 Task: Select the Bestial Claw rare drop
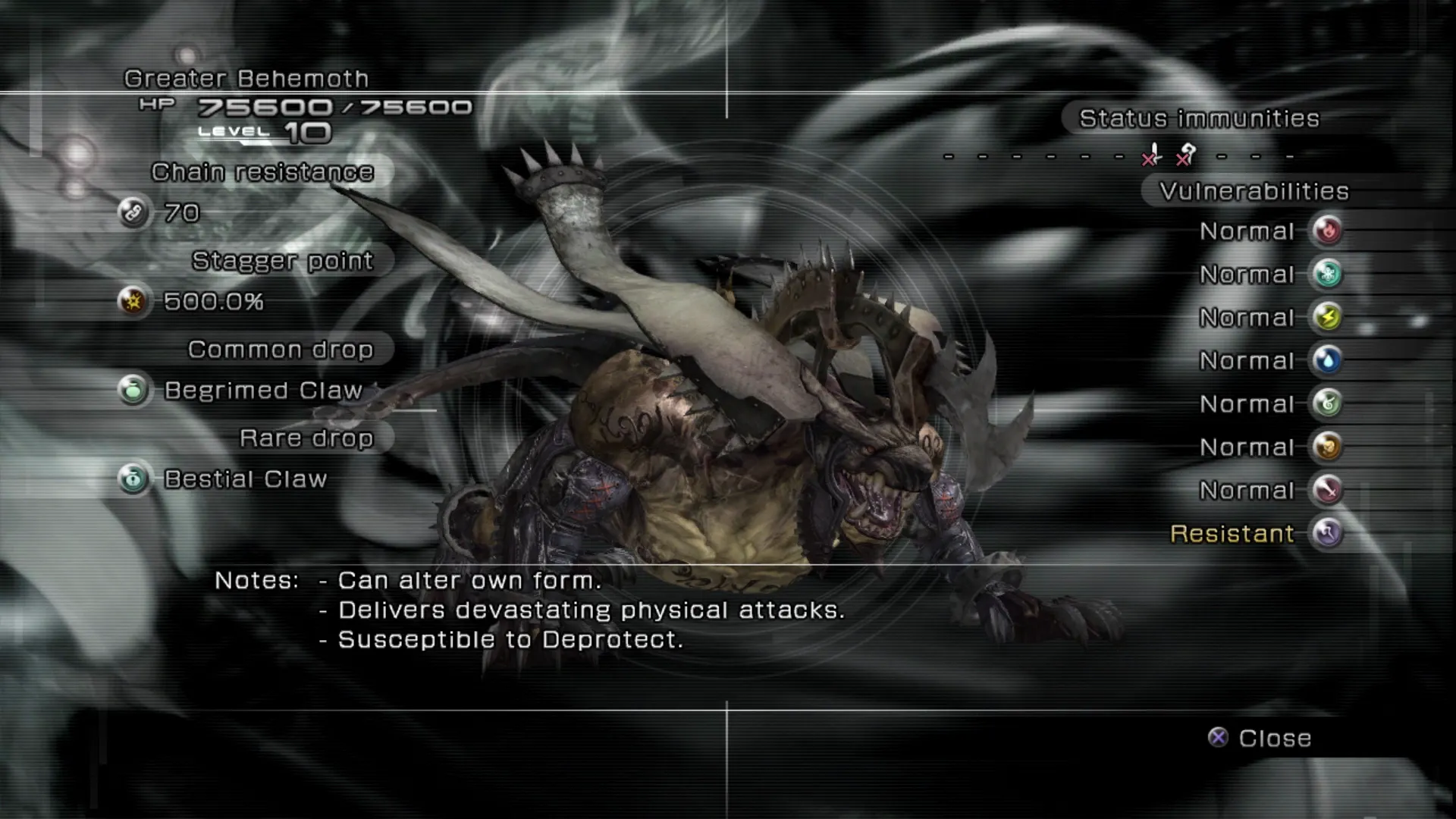click(x=244, y=479)
